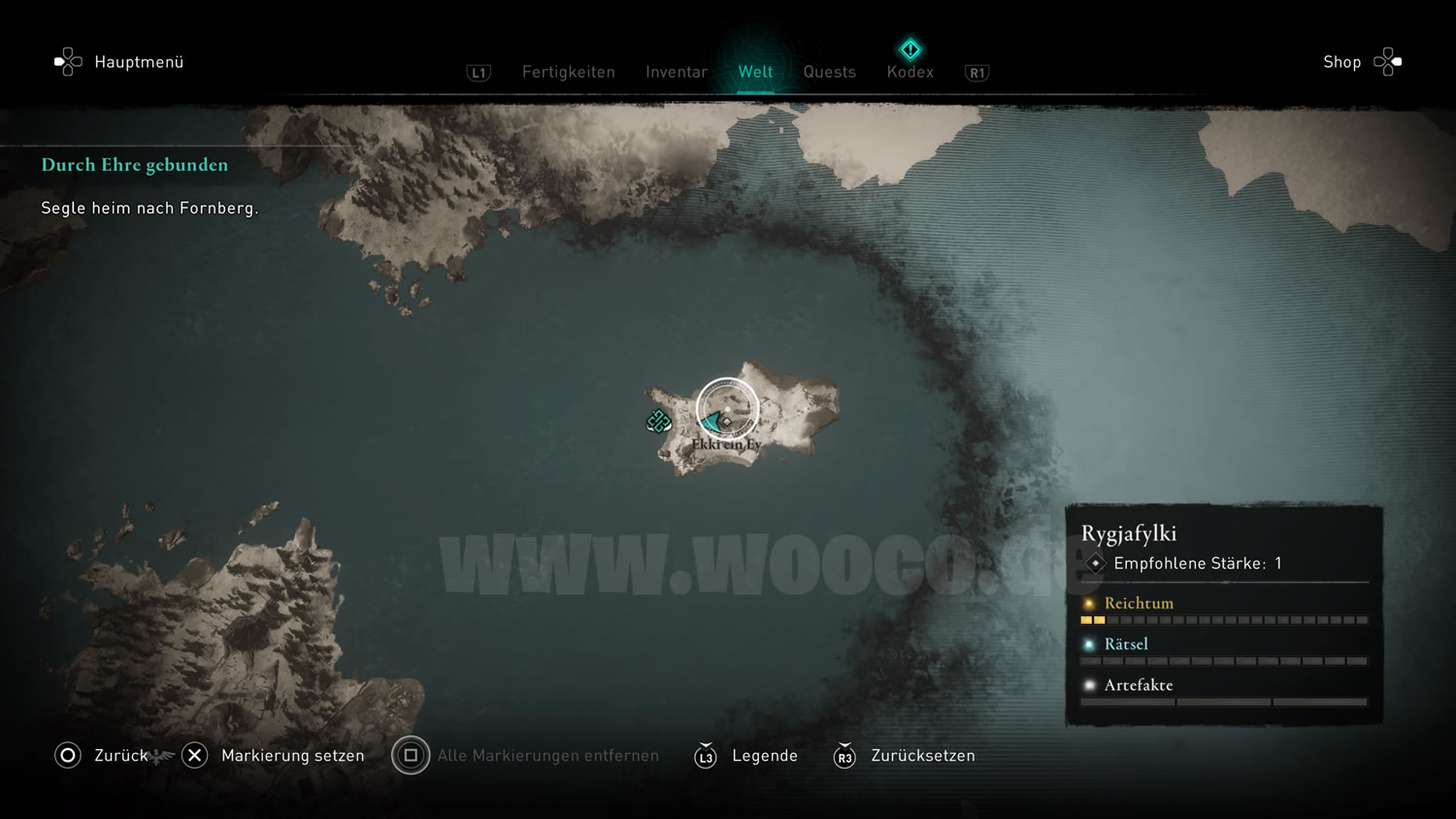Image resolution: width=1456 pixels, height=819 pixels.
Task: Switch to the Fertigkeiten tab
Action: click(568, 72)
